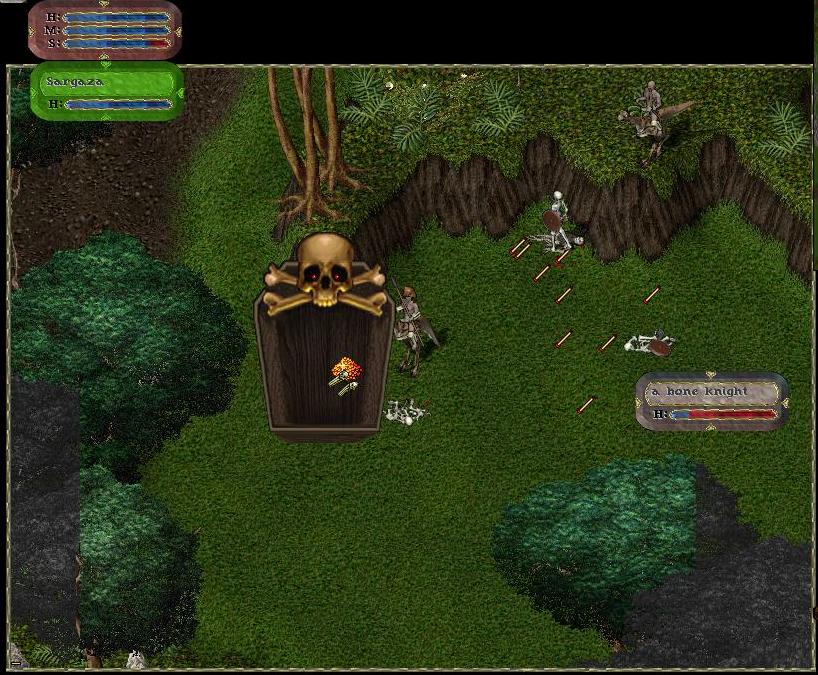Target the bone knight name panel
This screenshot has height=675, width=818.
(711, 401)
